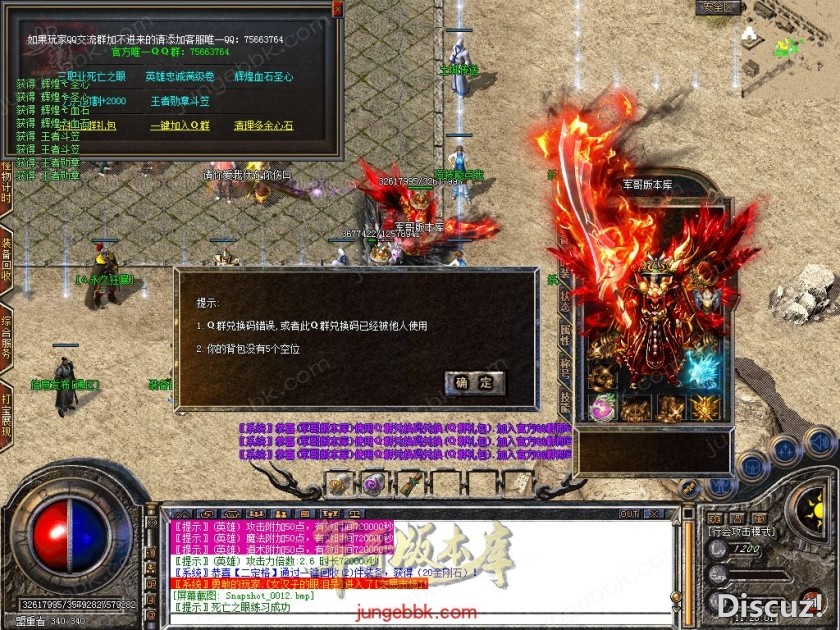Switch to the 属性 character tab
840x630 pixels.
pyautogui.click(x=565, y=335)
